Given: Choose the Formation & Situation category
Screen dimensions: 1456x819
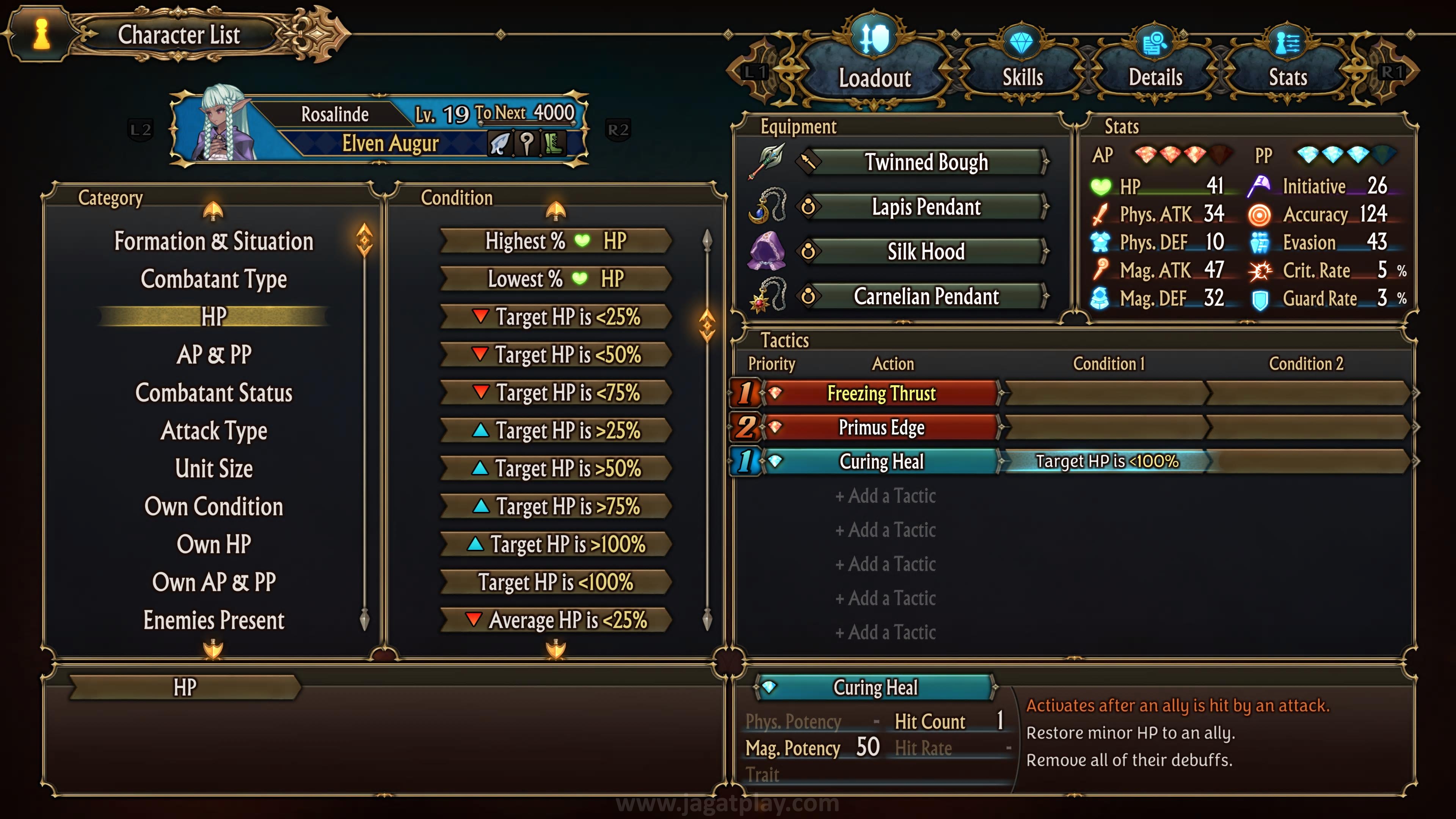Looking at the screenshot, I should coord(213,242).
